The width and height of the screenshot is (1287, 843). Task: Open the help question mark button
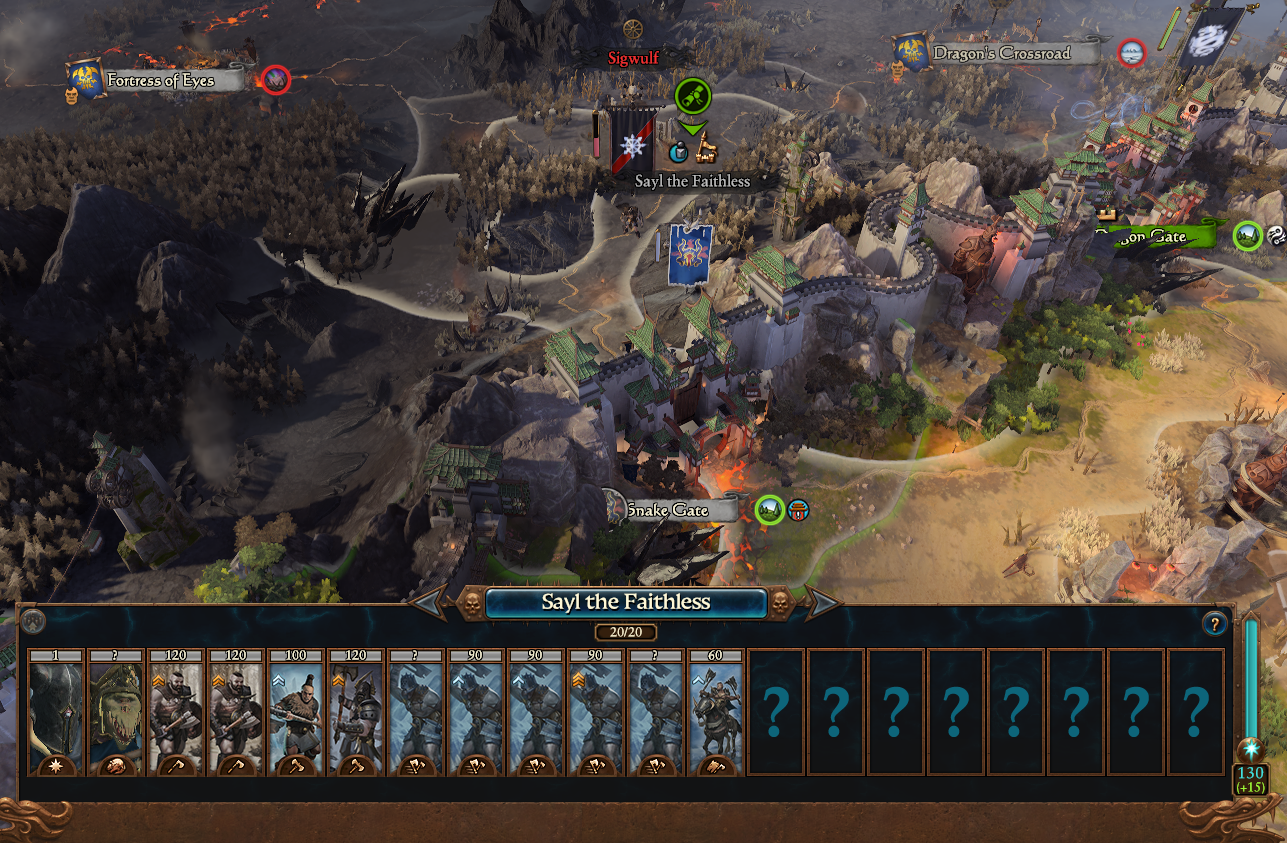pyautogui.click(x=1214, y=625)
